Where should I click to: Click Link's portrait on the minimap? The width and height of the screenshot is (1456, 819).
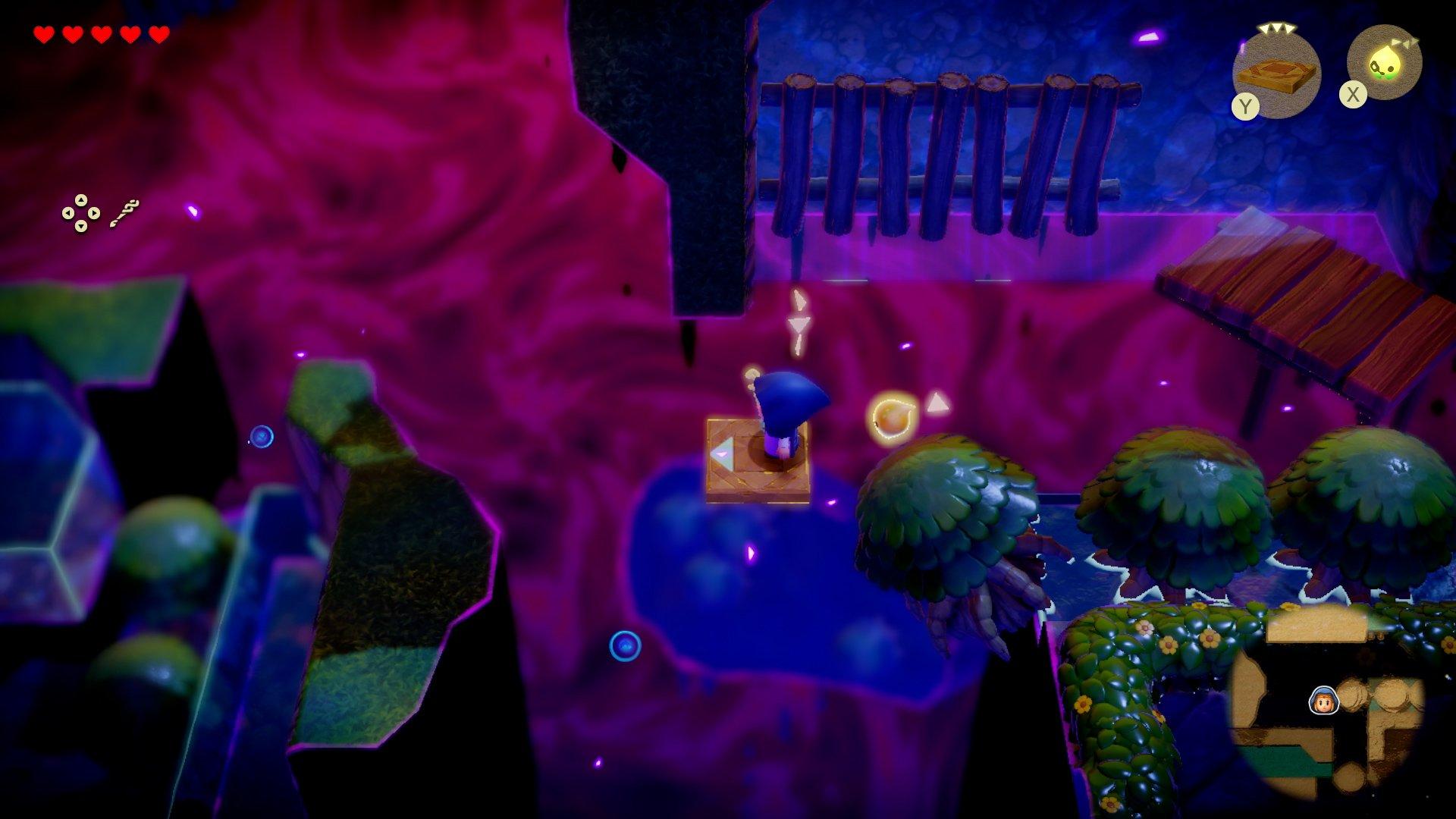pos(1323,700)
